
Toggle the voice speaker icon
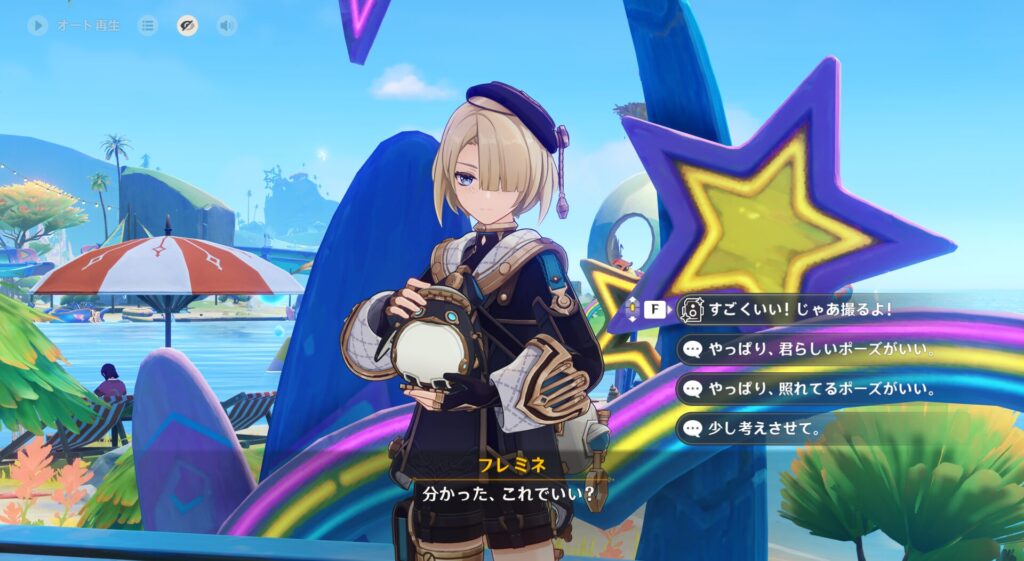point(227,26)
